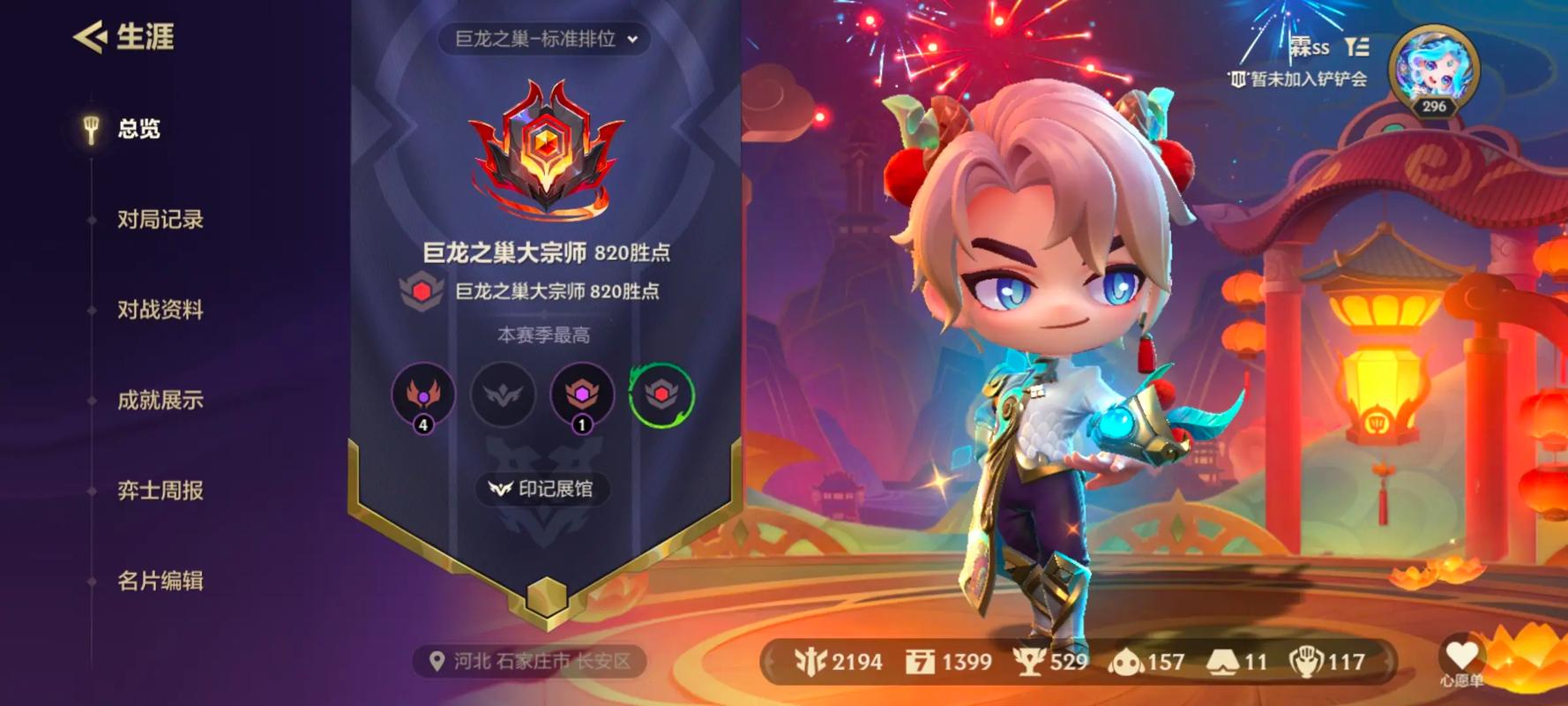Screen dimensions: 1568x706
Task: Open the 对局记录 match history tab
Action: pos(160,219)
